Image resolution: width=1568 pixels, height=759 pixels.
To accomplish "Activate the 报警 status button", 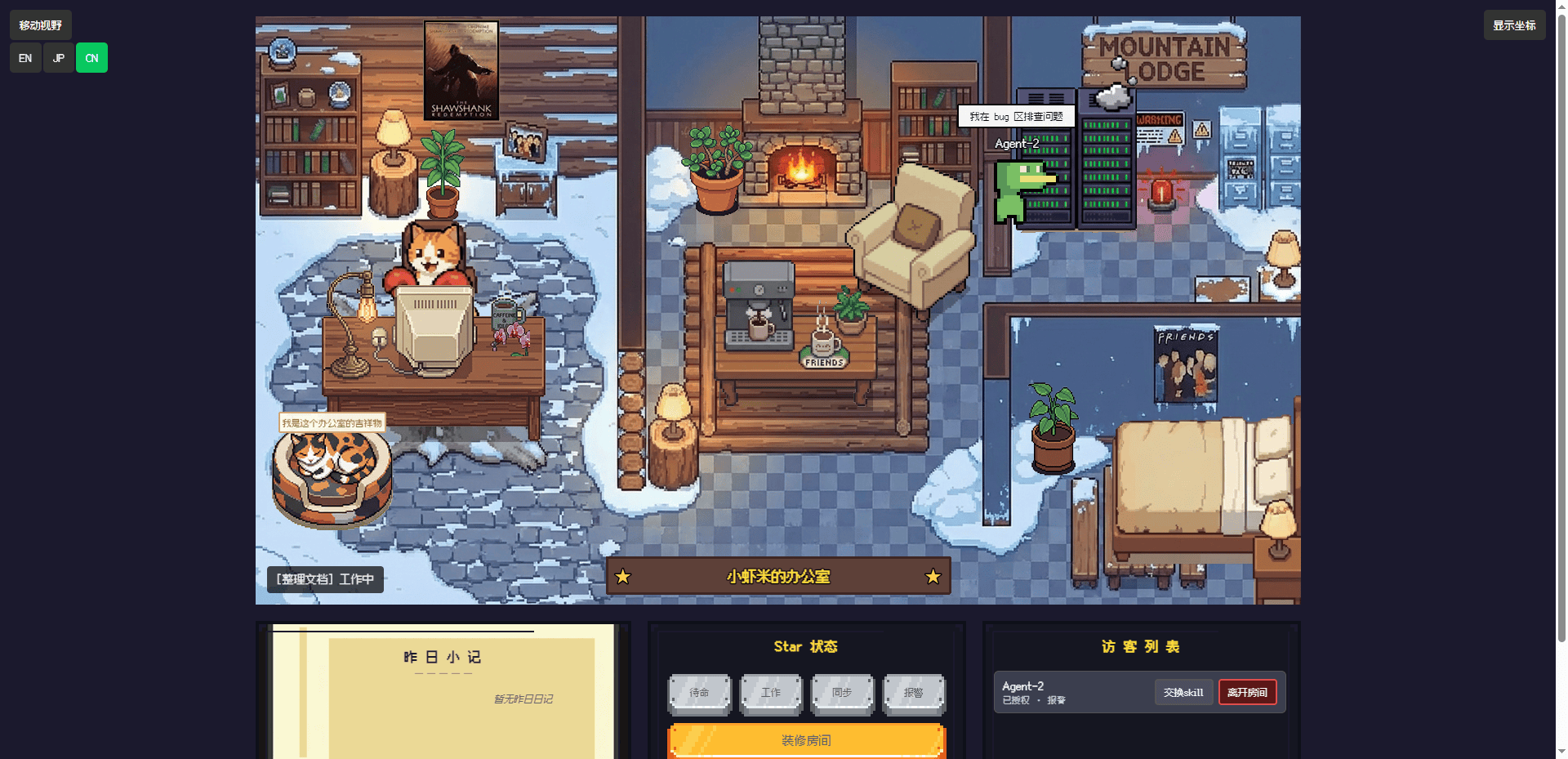I will coord(914,693).
